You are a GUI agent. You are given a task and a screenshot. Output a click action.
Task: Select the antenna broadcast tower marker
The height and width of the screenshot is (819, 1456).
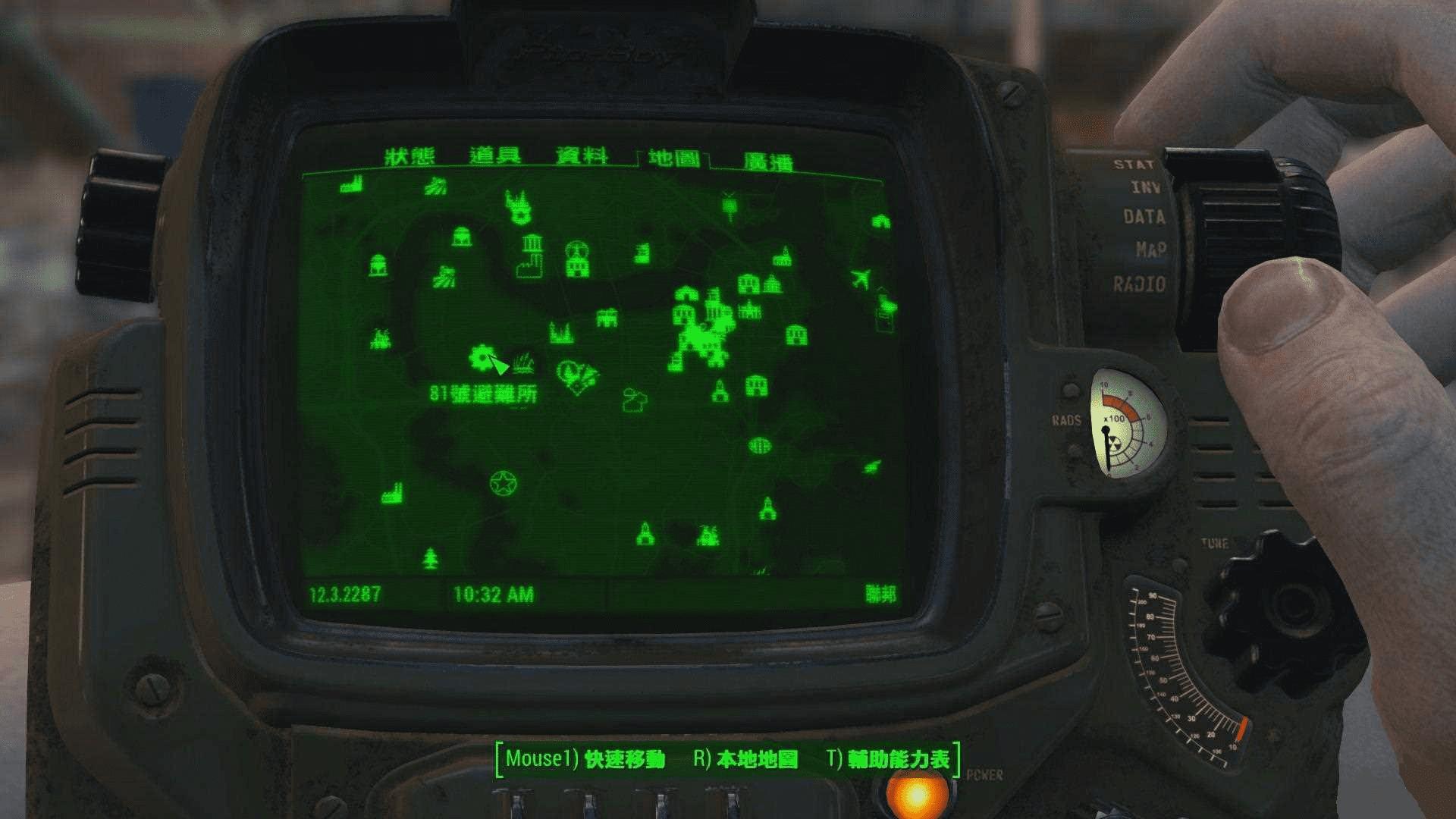coord(730,205)
